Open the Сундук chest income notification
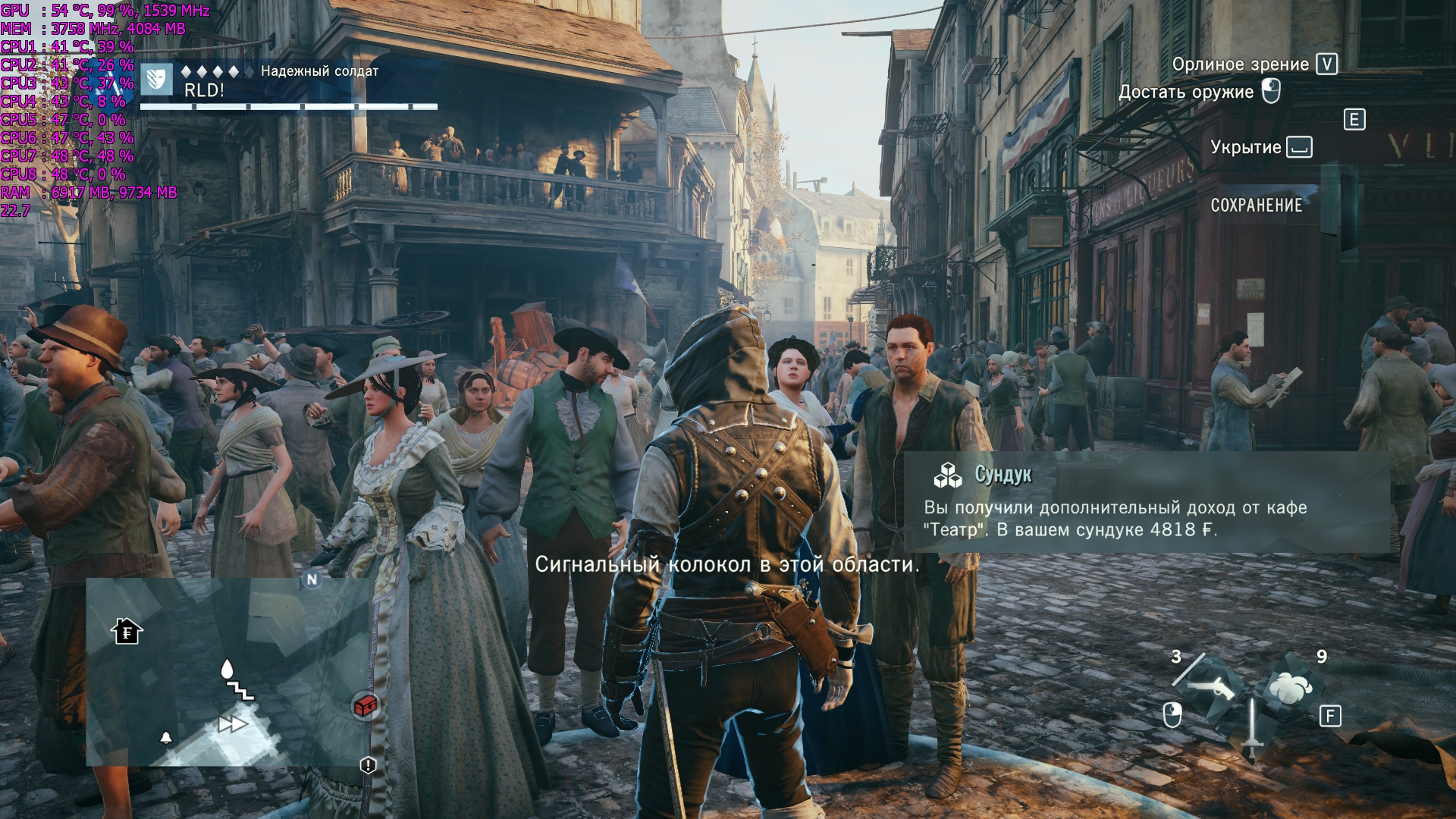1456x819 pixels. pos(1146,502)
